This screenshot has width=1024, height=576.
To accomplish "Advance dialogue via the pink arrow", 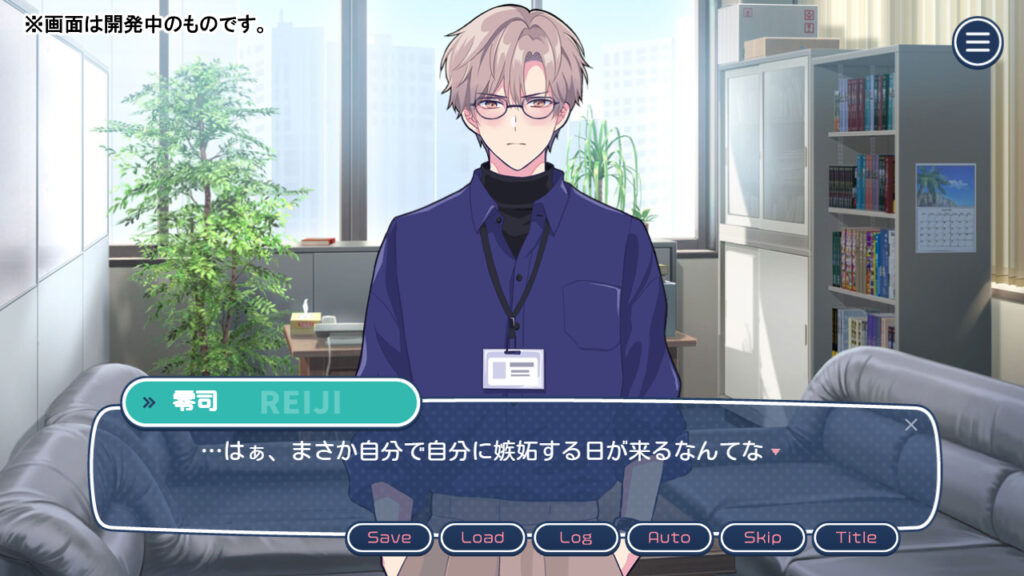I will click(775, 453).
